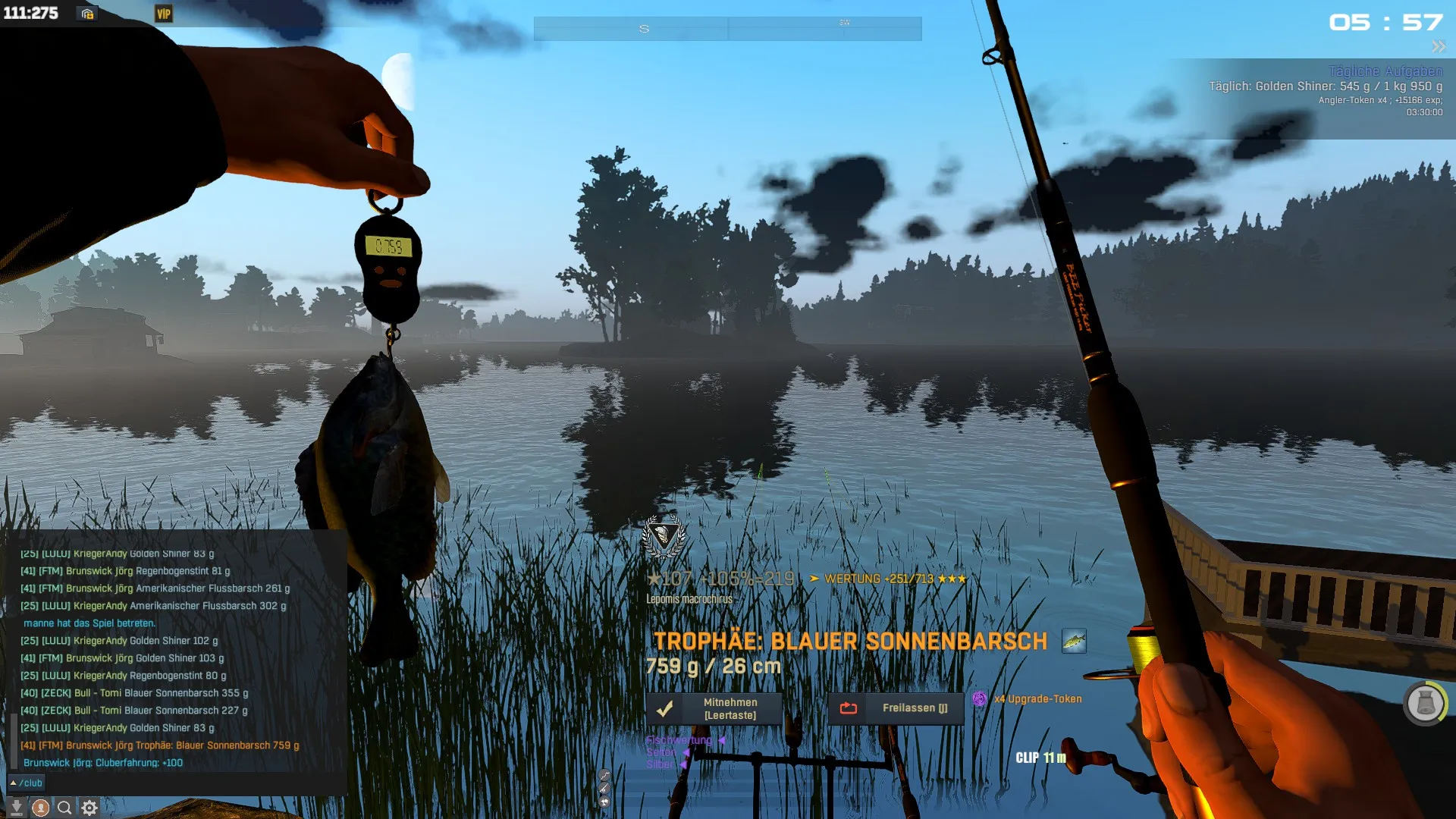Click the keepnet icon in the corner
The height and width of the screenshot is (819, 1456).
[x=1425, y=703]
